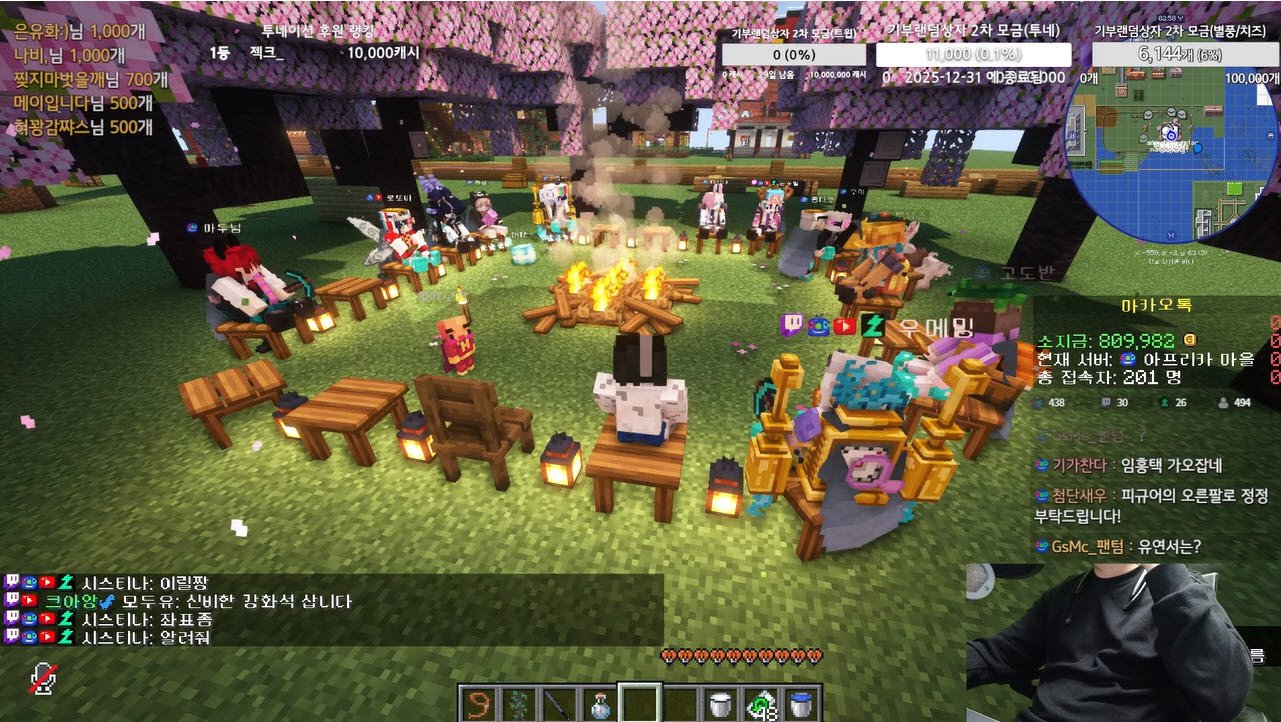Toggle the muted microphone icon
The width and height of the screenshot is (1281, 722).
click(x=43, y=679)
